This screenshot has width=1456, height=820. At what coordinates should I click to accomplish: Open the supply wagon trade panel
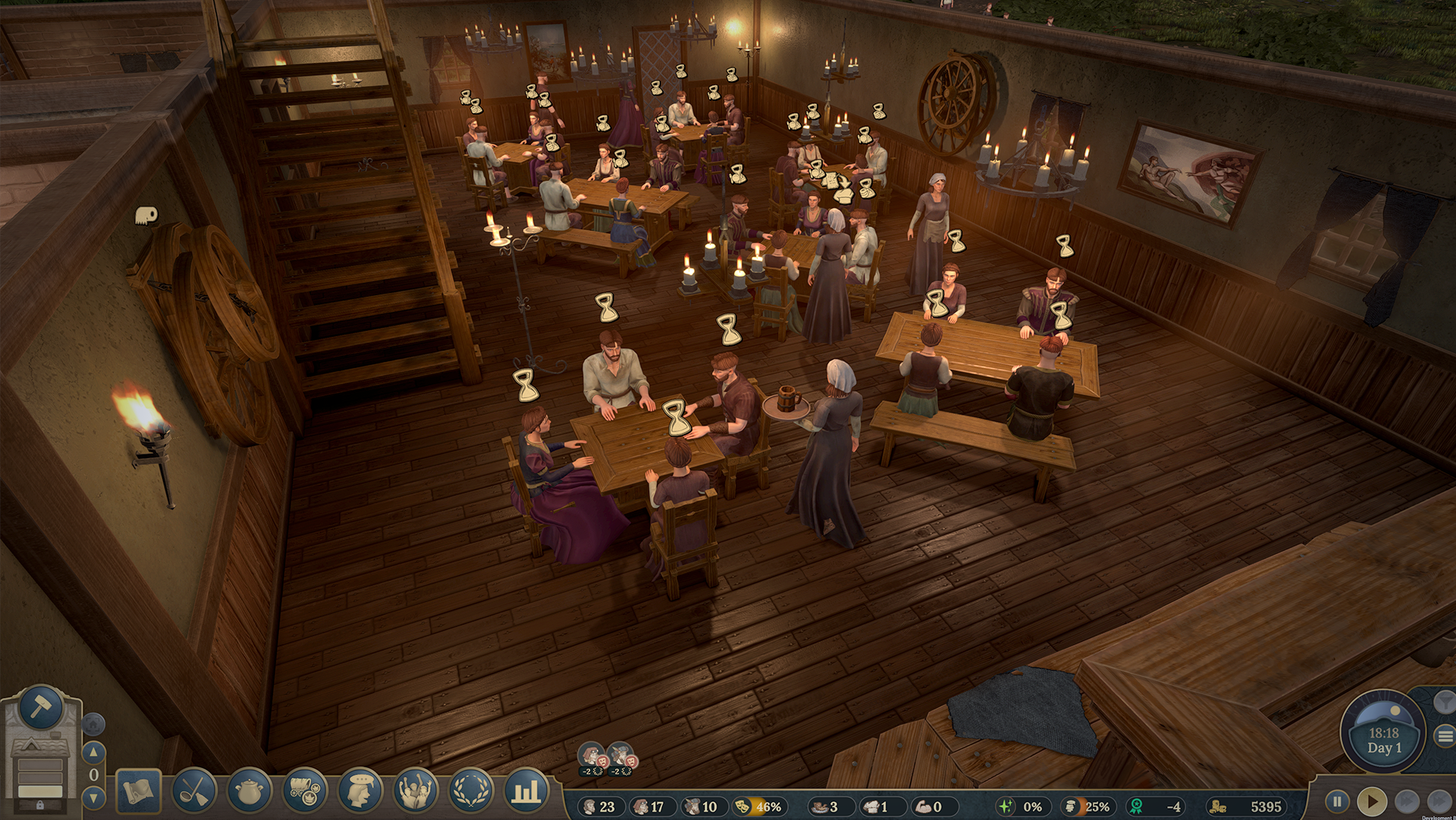tap(303, 791)
